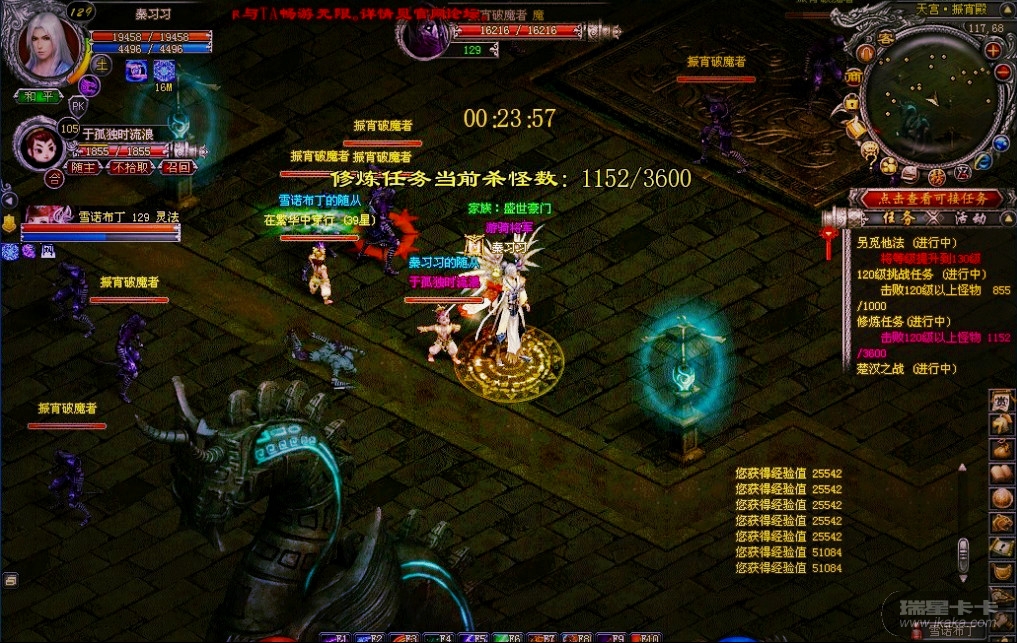Click the PK shield icon
Viewport: 1017px width, 643px height.
78,105
